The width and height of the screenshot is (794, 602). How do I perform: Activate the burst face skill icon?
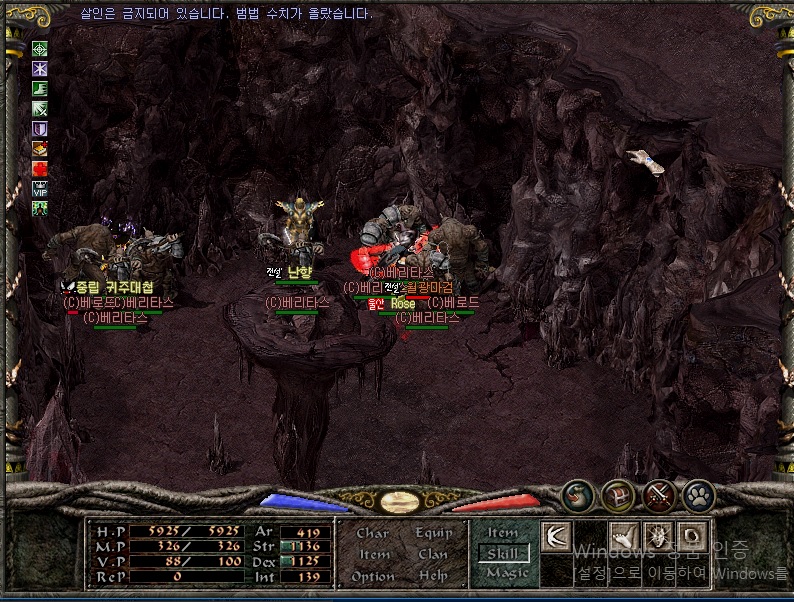tap(660, 536)
